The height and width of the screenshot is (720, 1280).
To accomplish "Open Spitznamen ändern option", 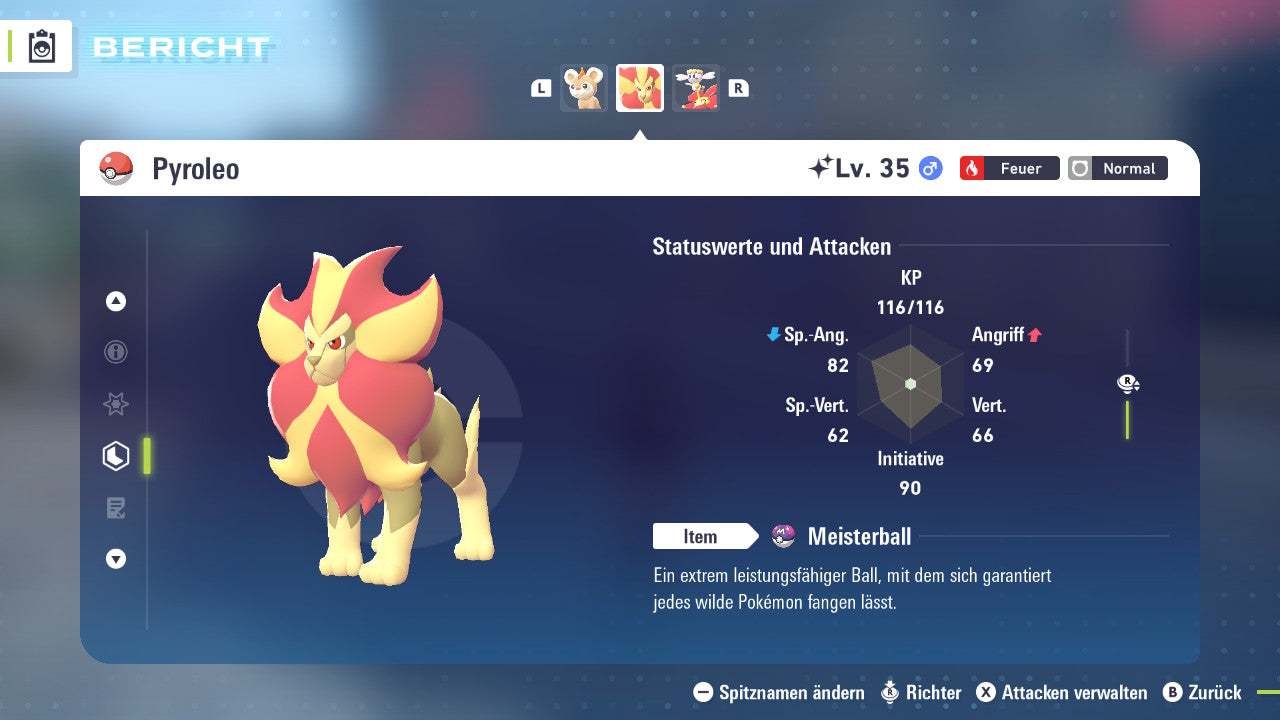I will click(778, 692).
